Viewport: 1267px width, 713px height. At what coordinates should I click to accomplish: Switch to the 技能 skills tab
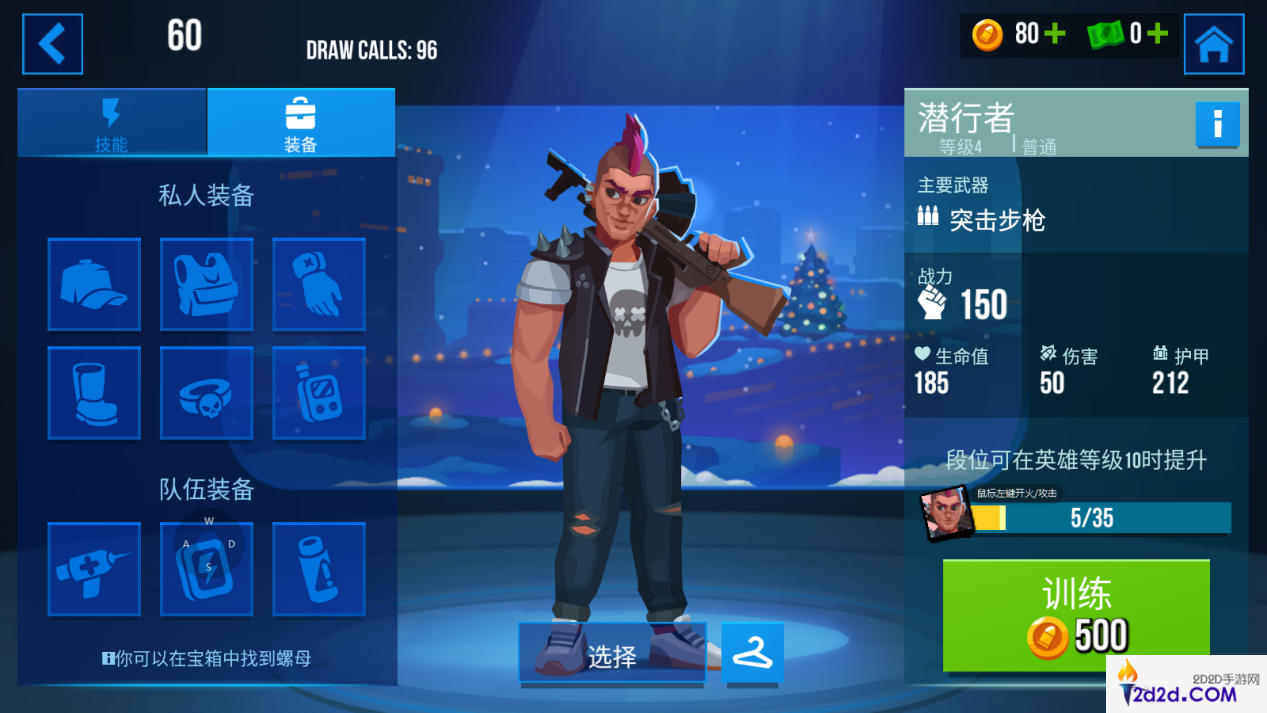(x=111, y=123)
